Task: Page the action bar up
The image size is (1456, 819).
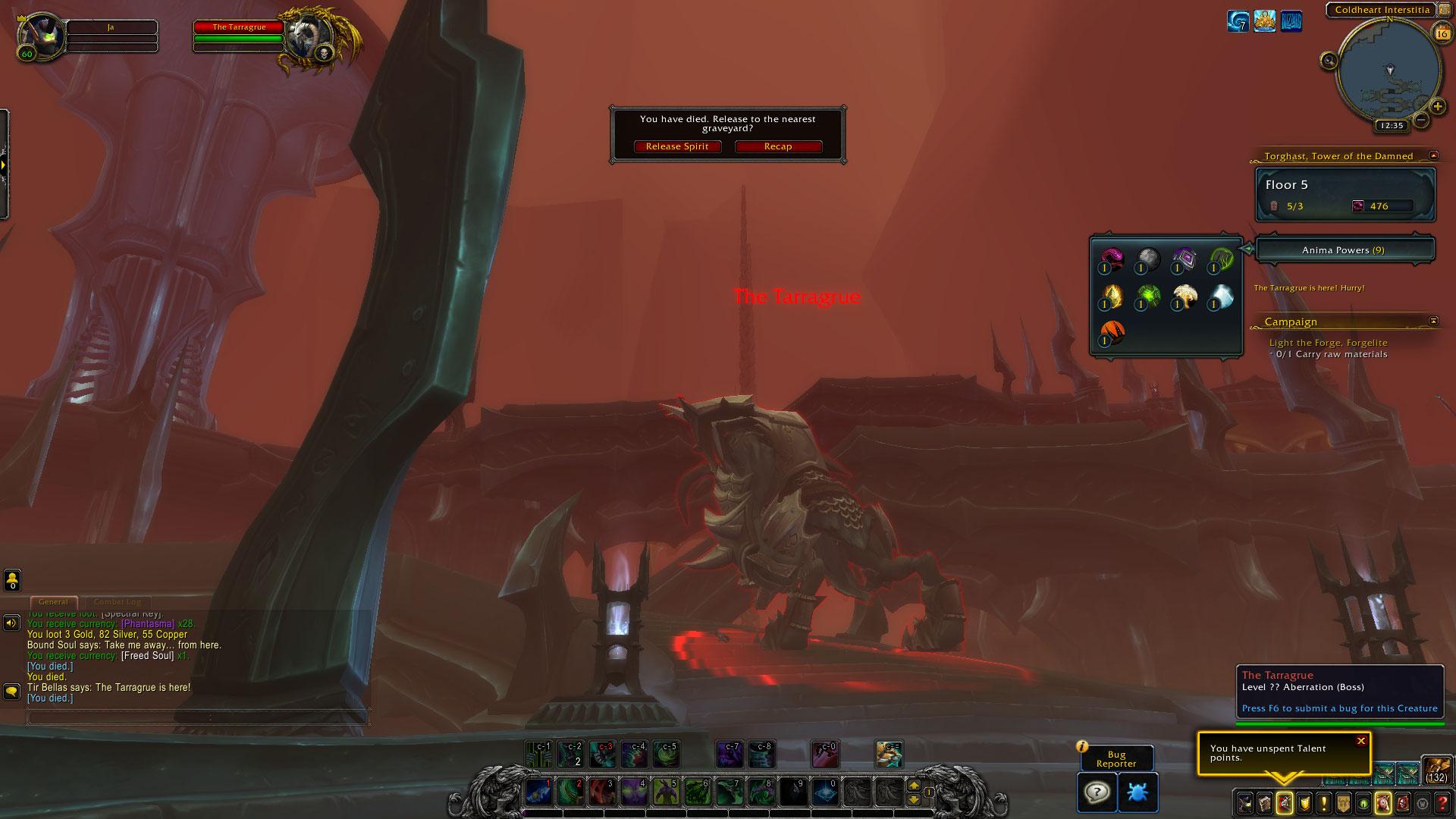Action: [914, 786]
